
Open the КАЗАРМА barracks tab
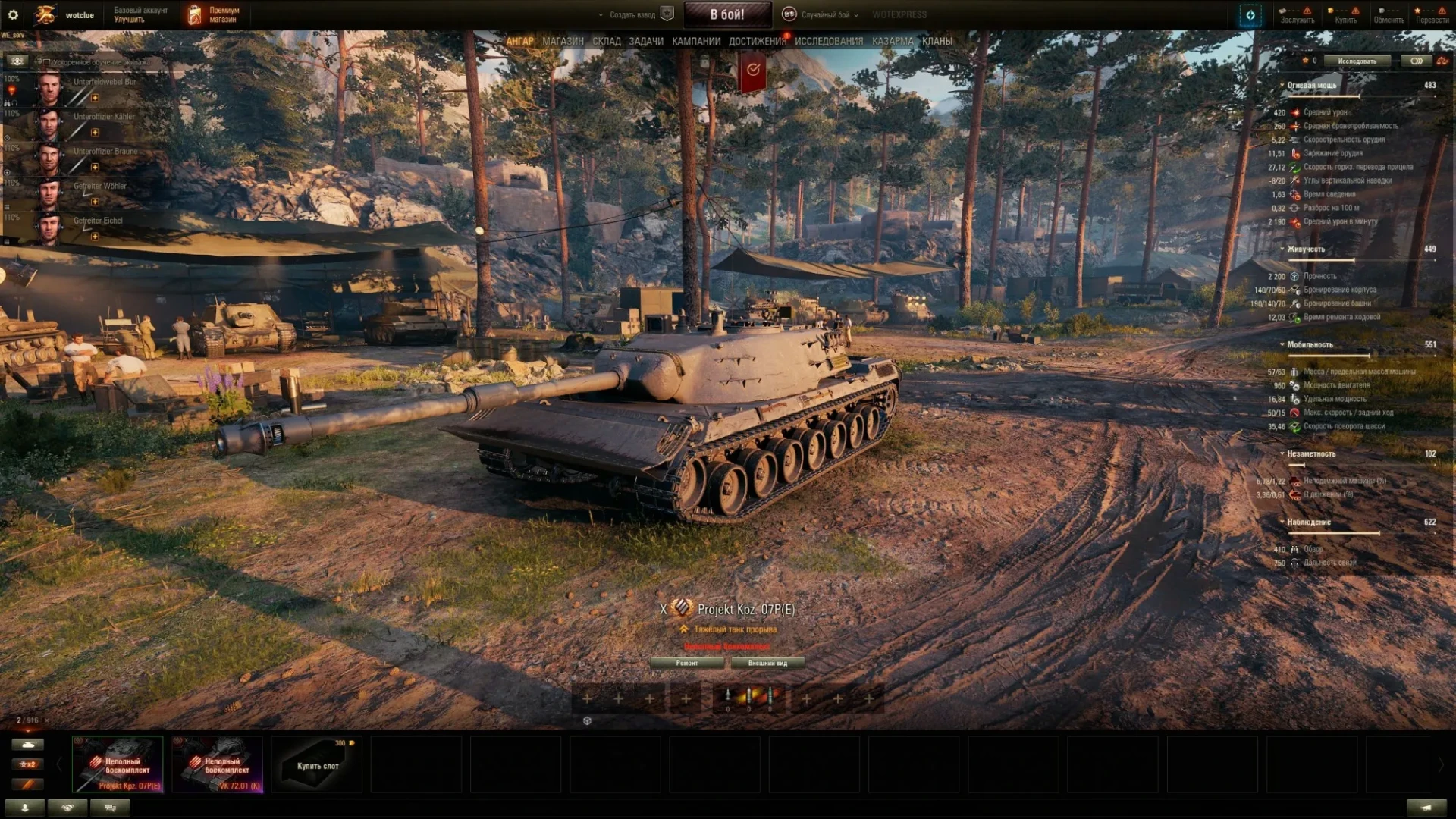(x=892, y=41)
